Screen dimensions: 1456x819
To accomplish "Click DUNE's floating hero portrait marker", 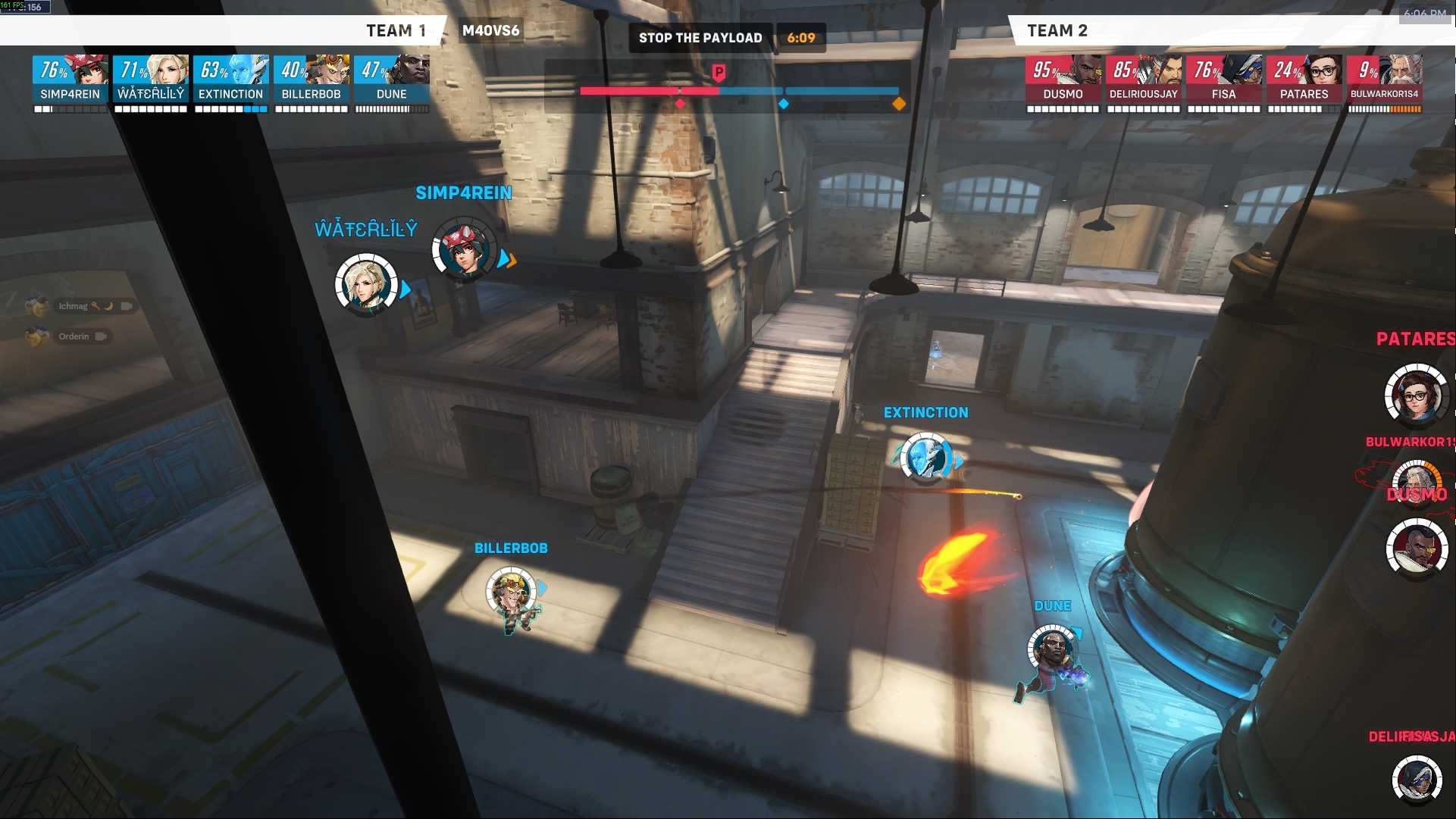I will (x=1052, y=650).
